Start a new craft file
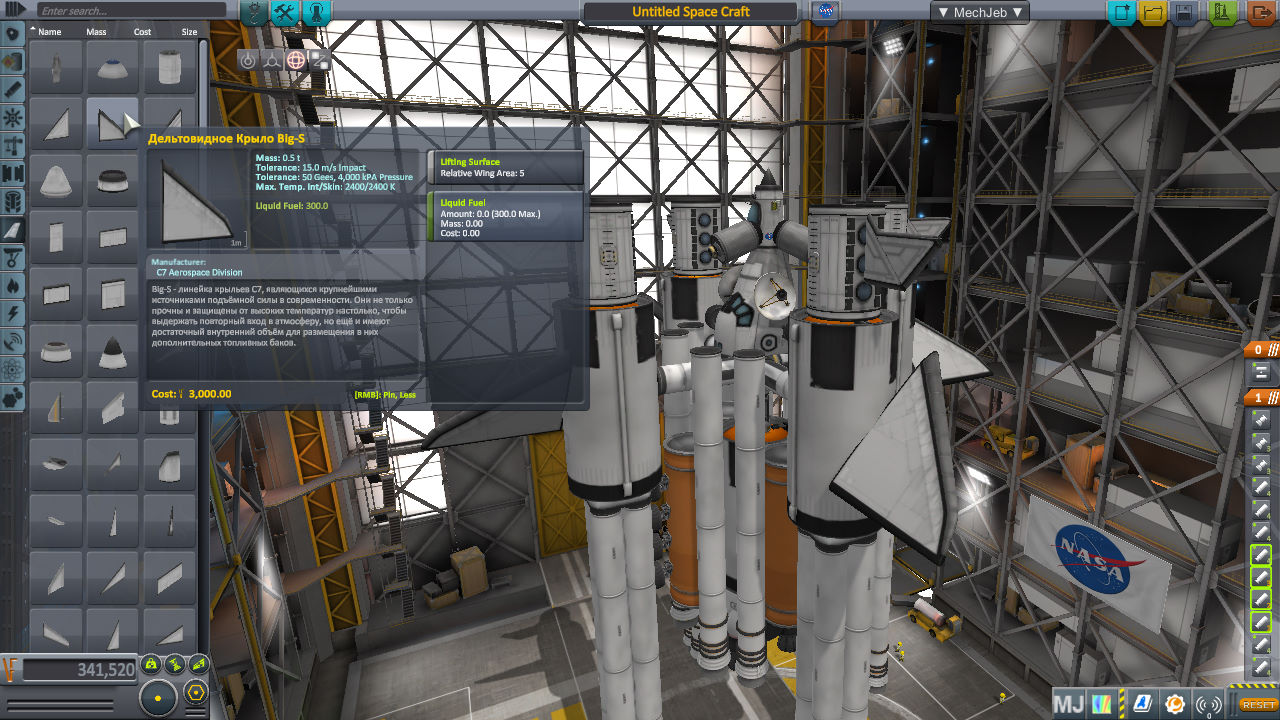The image size is (1280, 720). (x=1122, y=13)
